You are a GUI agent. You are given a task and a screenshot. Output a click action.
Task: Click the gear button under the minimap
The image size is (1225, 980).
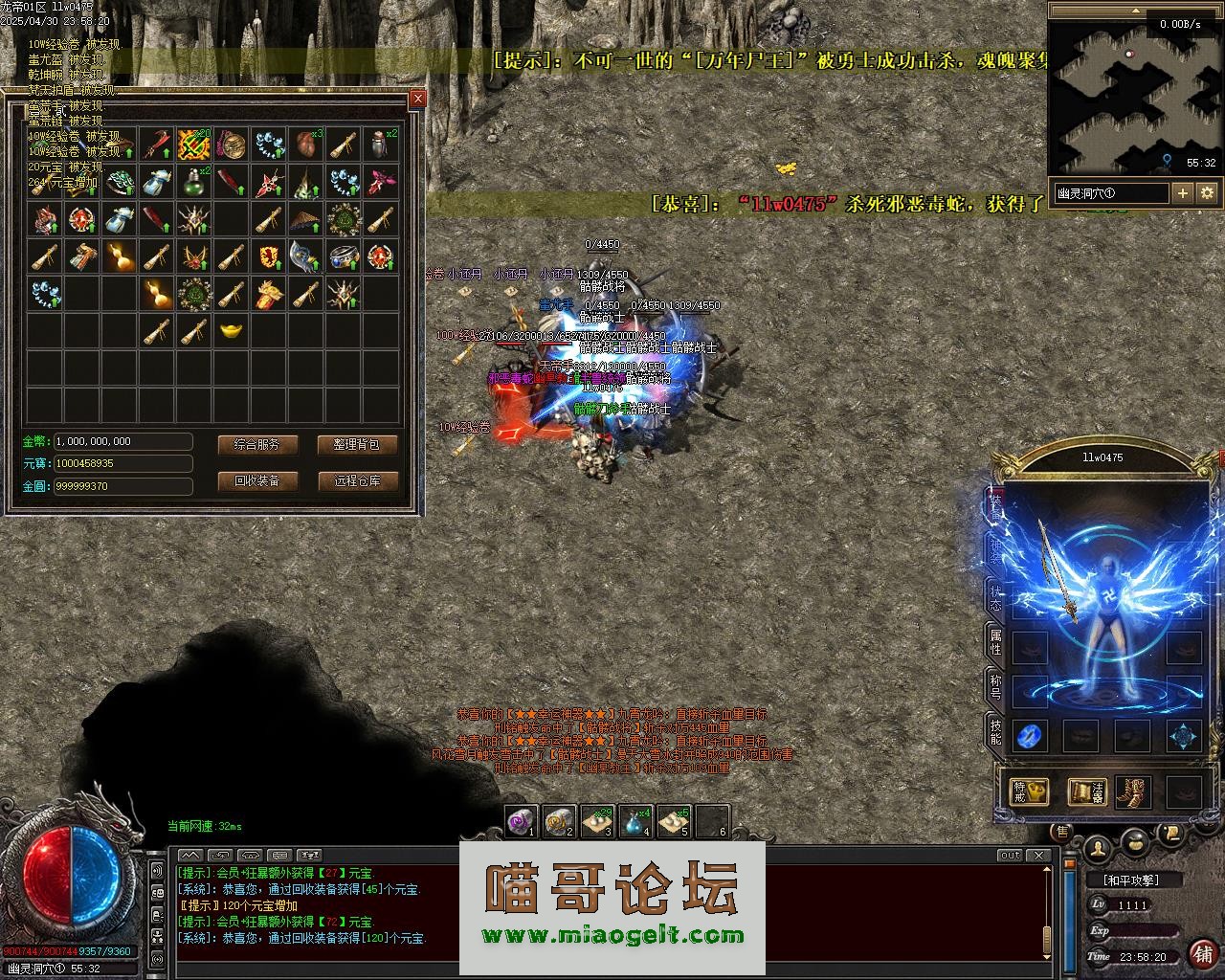click(1207, 192)
